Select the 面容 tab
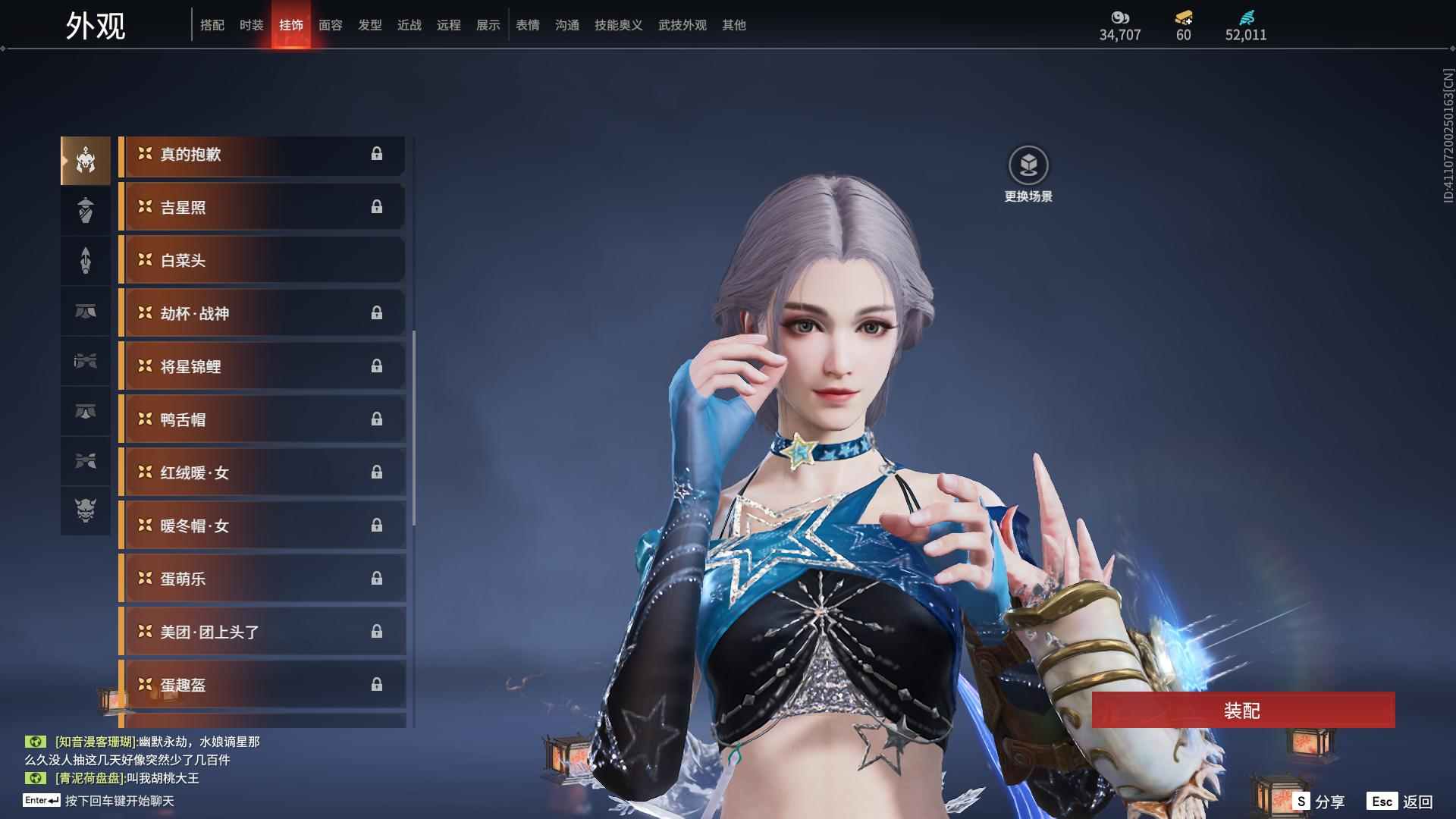This screenshot has width=1456, height=819. [x=331, y=25]
